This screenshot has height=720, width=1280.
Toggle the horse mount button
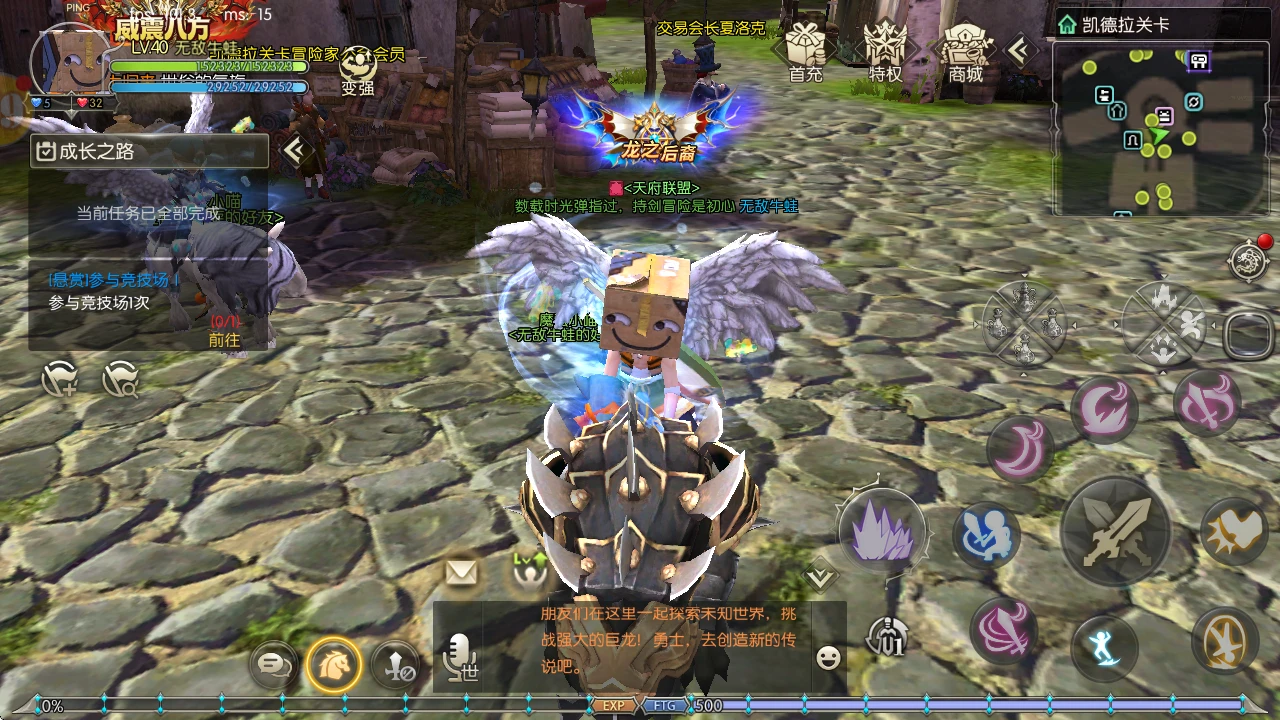(x=333, y=662)
